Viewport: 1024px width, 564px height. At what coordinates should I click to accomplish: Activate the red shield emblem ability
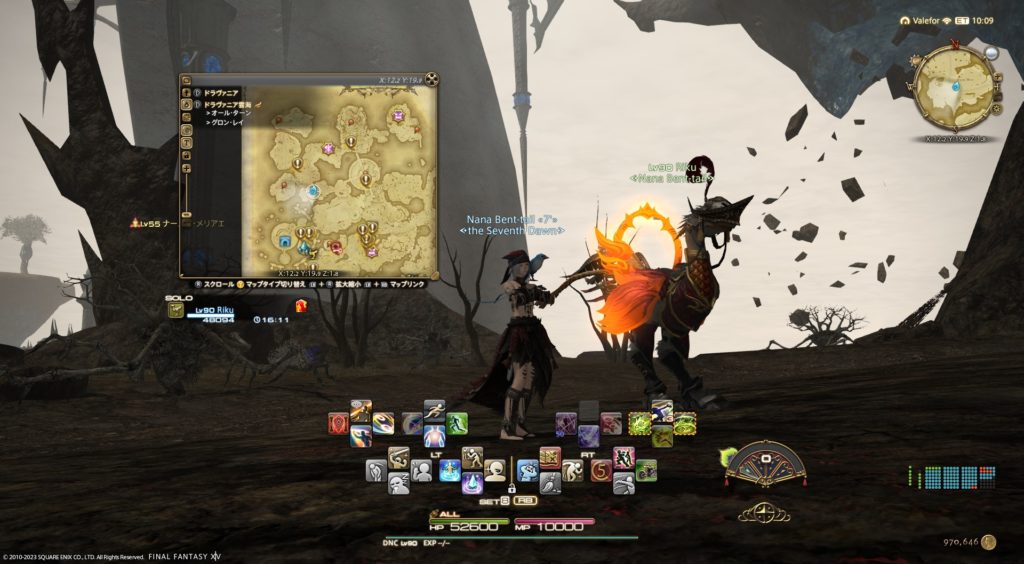pos(339,423)
